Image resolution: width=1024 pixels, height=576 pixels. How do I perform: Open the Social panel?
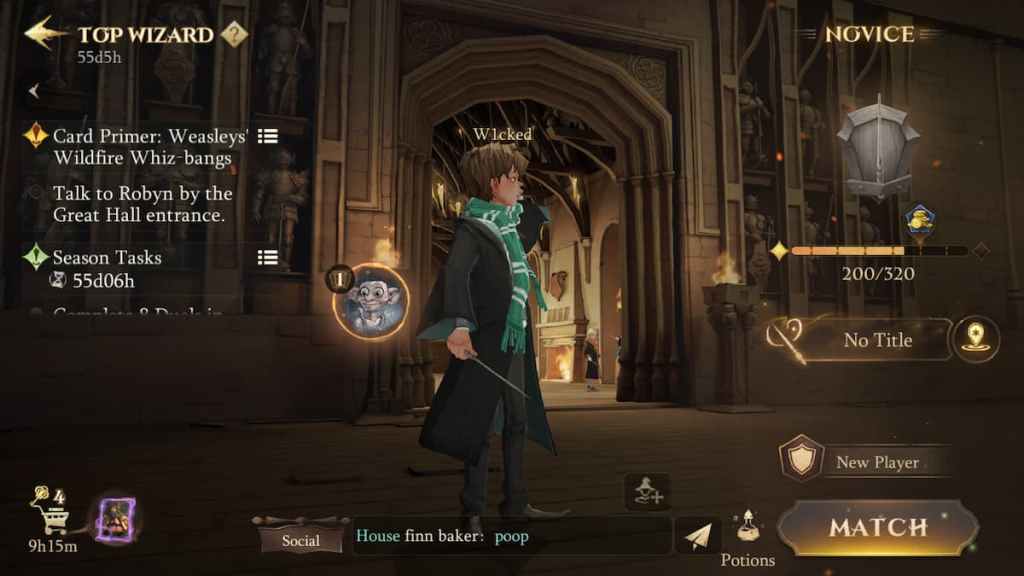[x=300, y=539]
